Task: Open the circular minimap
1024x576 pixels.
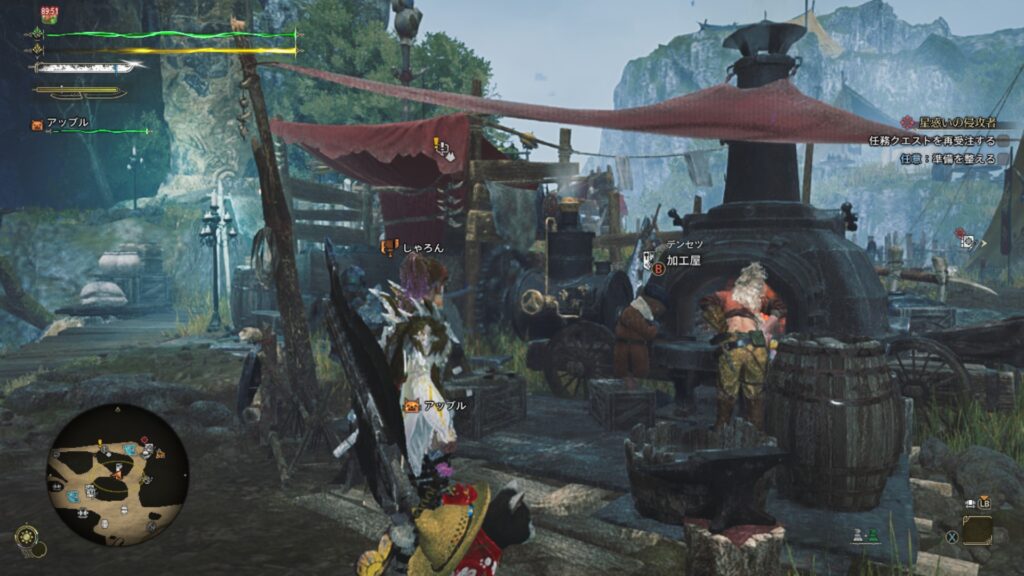Action: [x=116, y=474]
